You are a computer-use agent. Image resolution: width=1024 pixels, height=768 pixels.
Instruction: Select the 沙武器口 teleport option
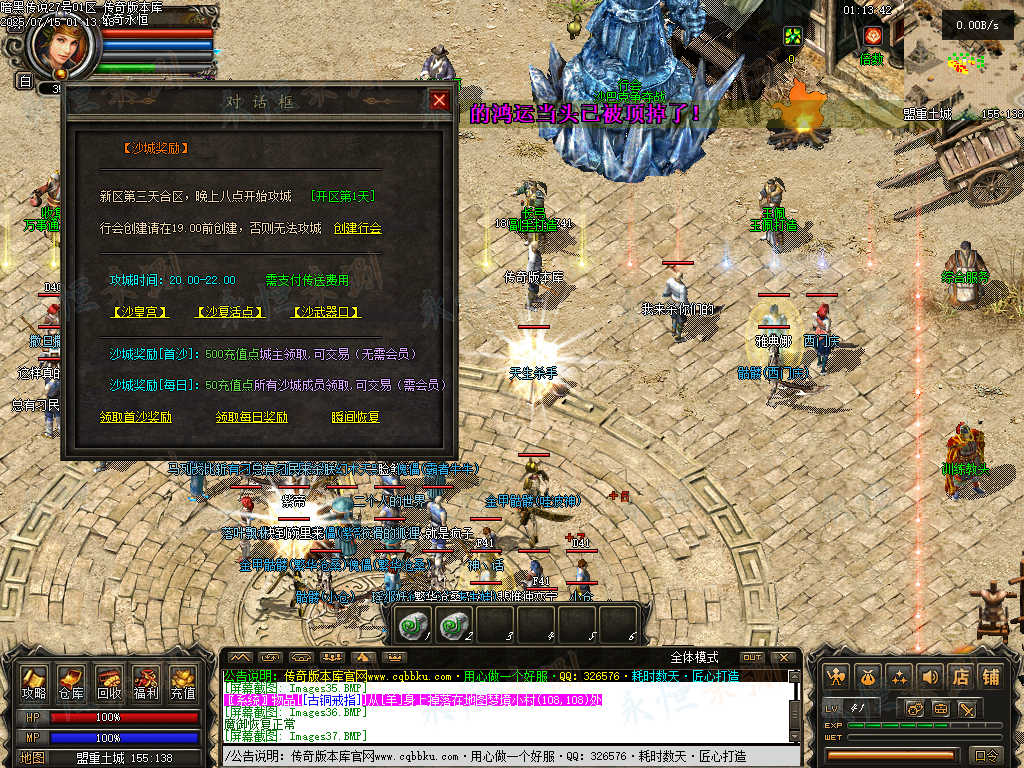tap(326, 312)
